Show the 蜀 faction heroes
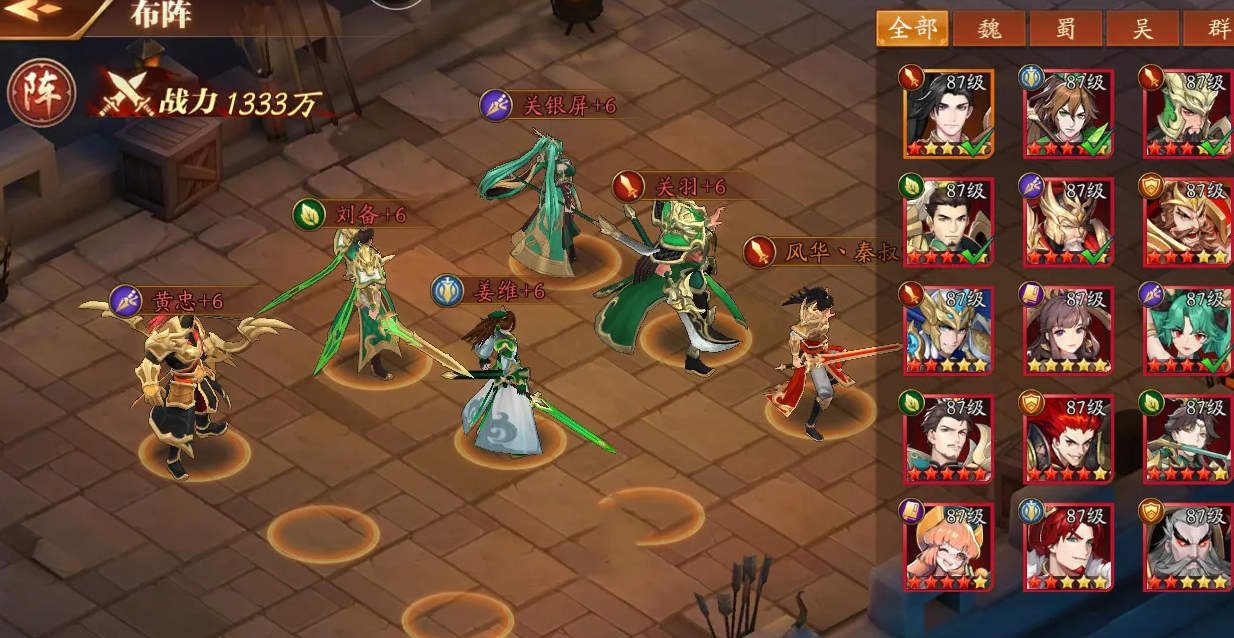 pyautogui.click(x=1065, y=28)
